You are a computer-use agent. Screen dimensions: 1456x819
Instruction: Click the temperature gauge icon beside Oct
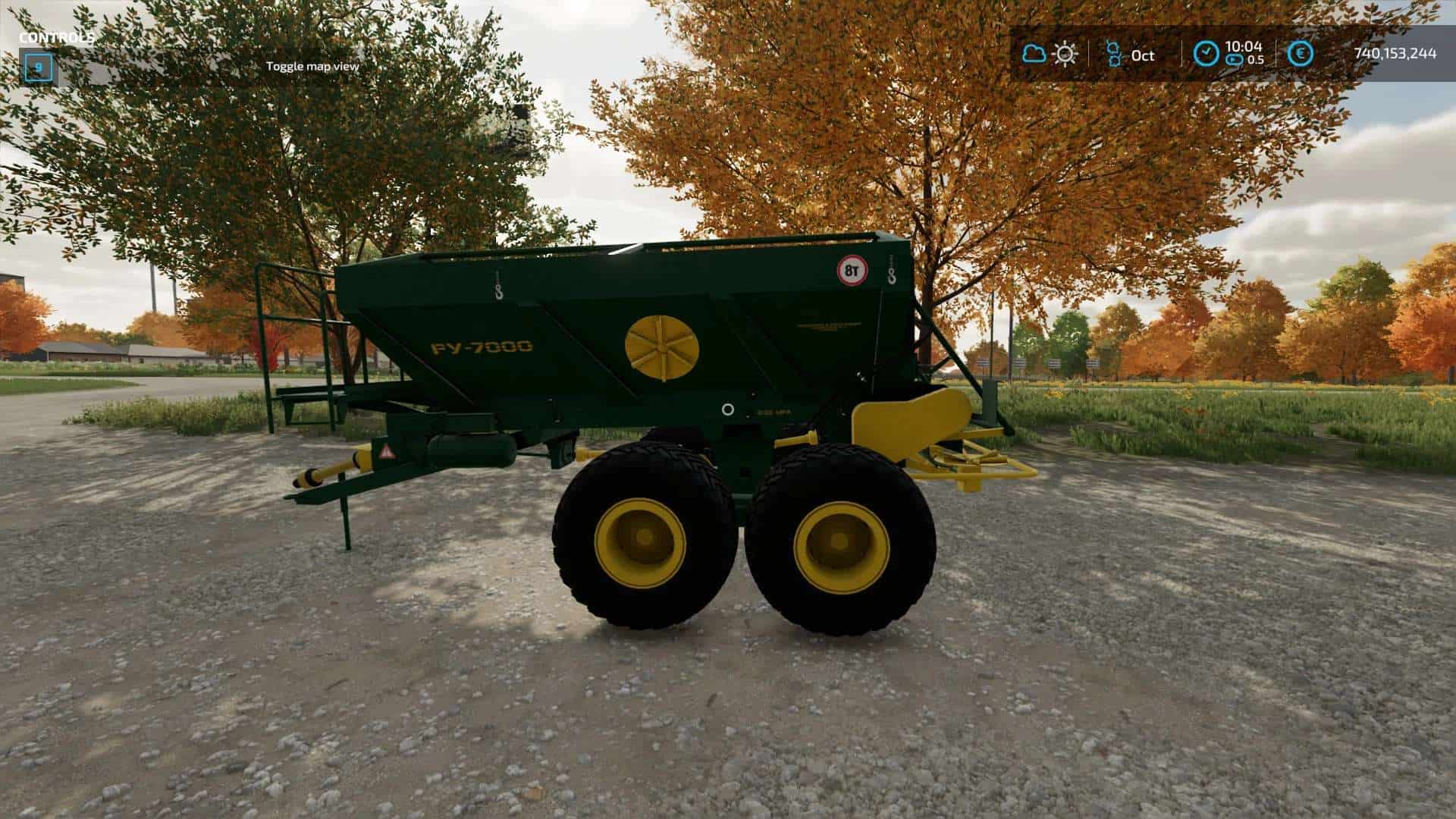1112,55
